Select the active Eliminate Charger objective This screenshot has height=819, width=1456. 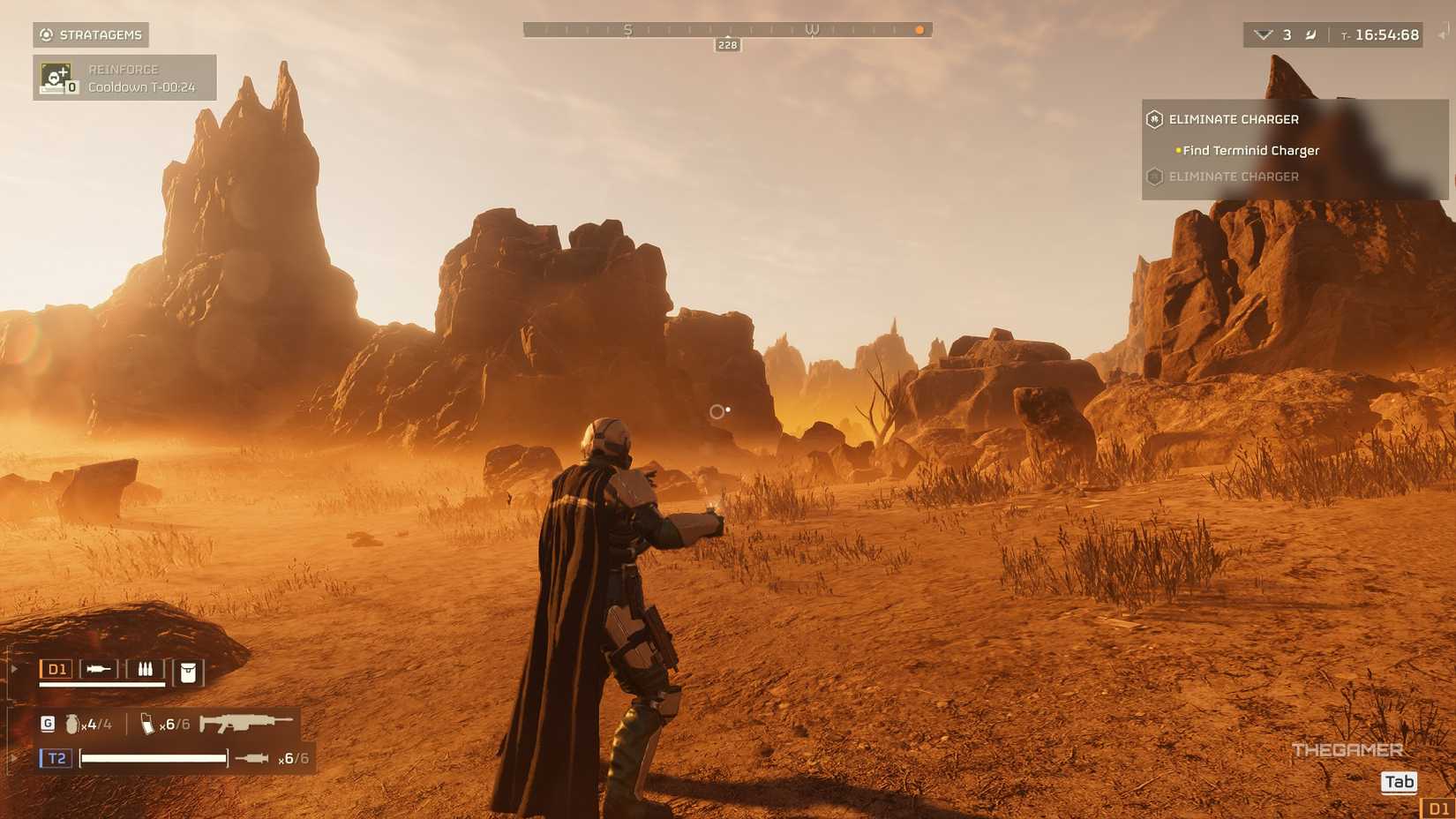pos(1233,119)
